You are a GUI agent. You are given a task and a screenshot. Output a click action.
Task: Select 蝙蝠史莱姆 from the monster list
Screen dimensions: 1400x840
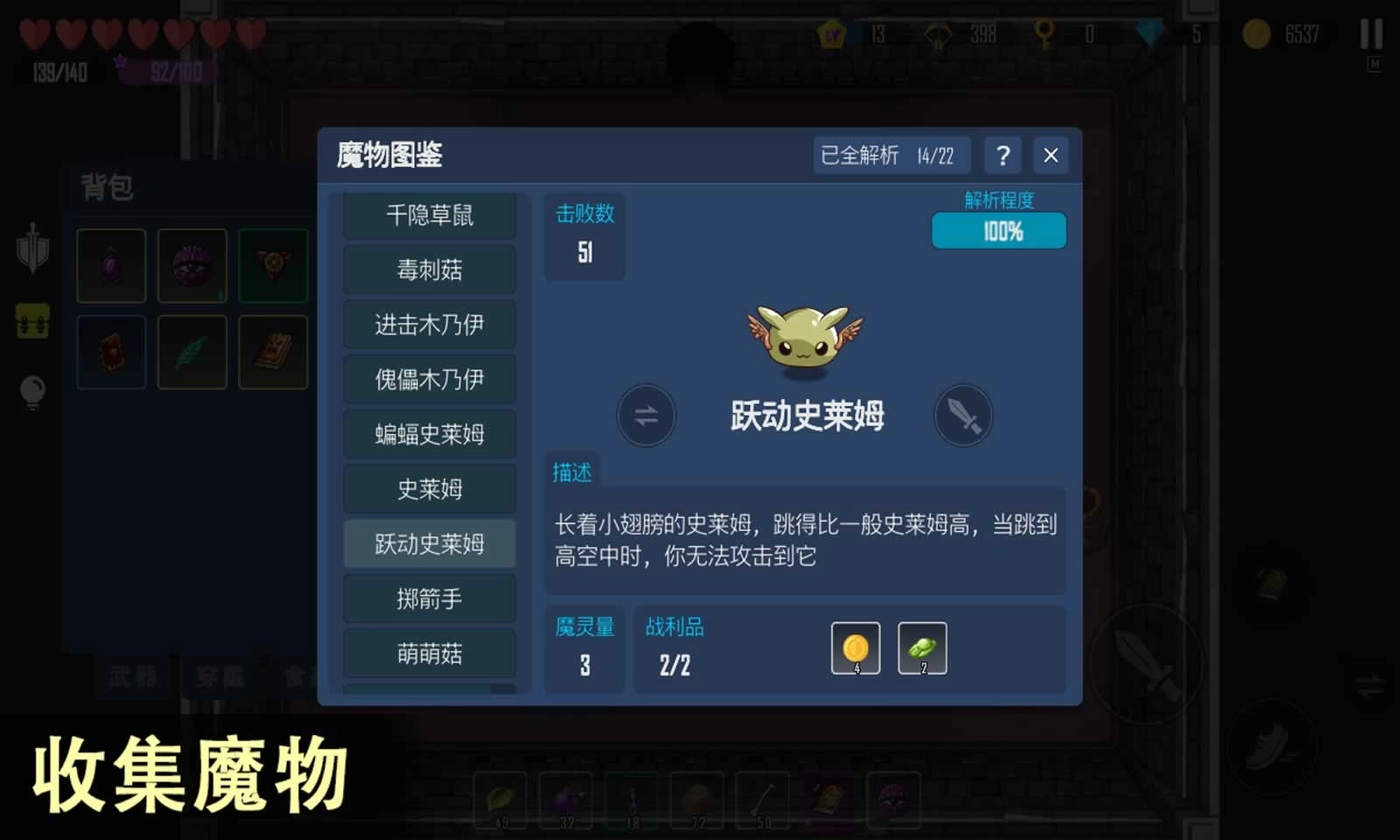pos(430,434)
